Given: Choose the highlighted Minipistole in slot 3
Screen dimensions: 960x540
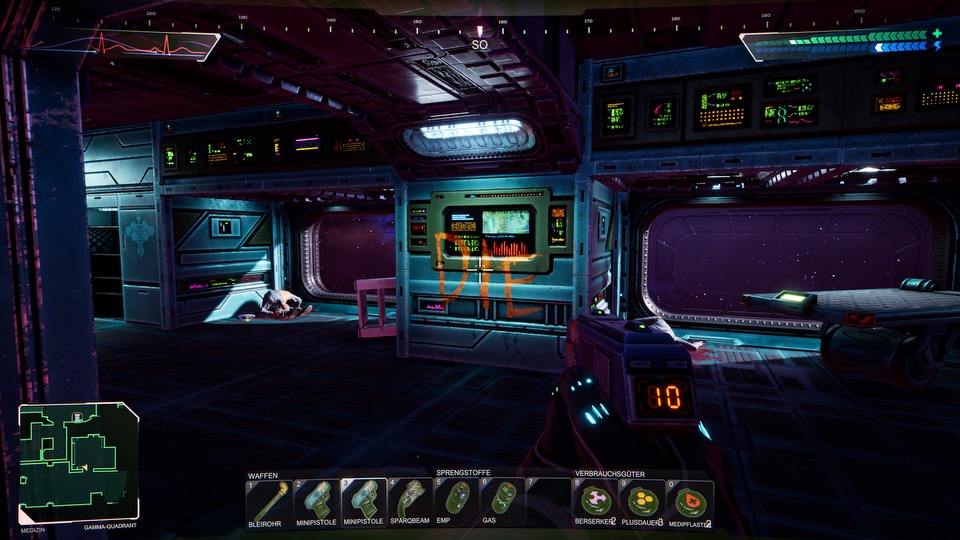Looking at the screenshot, I should point(363,500).
